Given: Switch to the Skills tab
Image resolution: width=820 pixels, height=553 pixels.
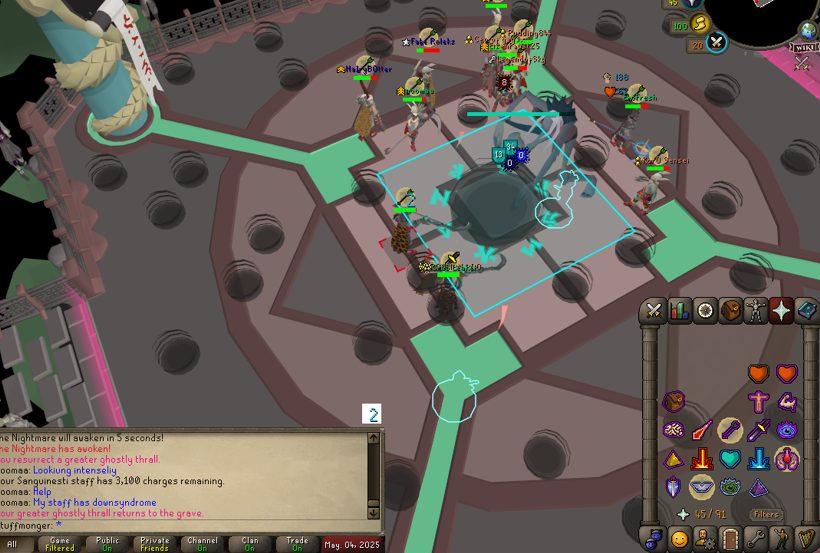Looking at the screenshot, I should [680, 310].
